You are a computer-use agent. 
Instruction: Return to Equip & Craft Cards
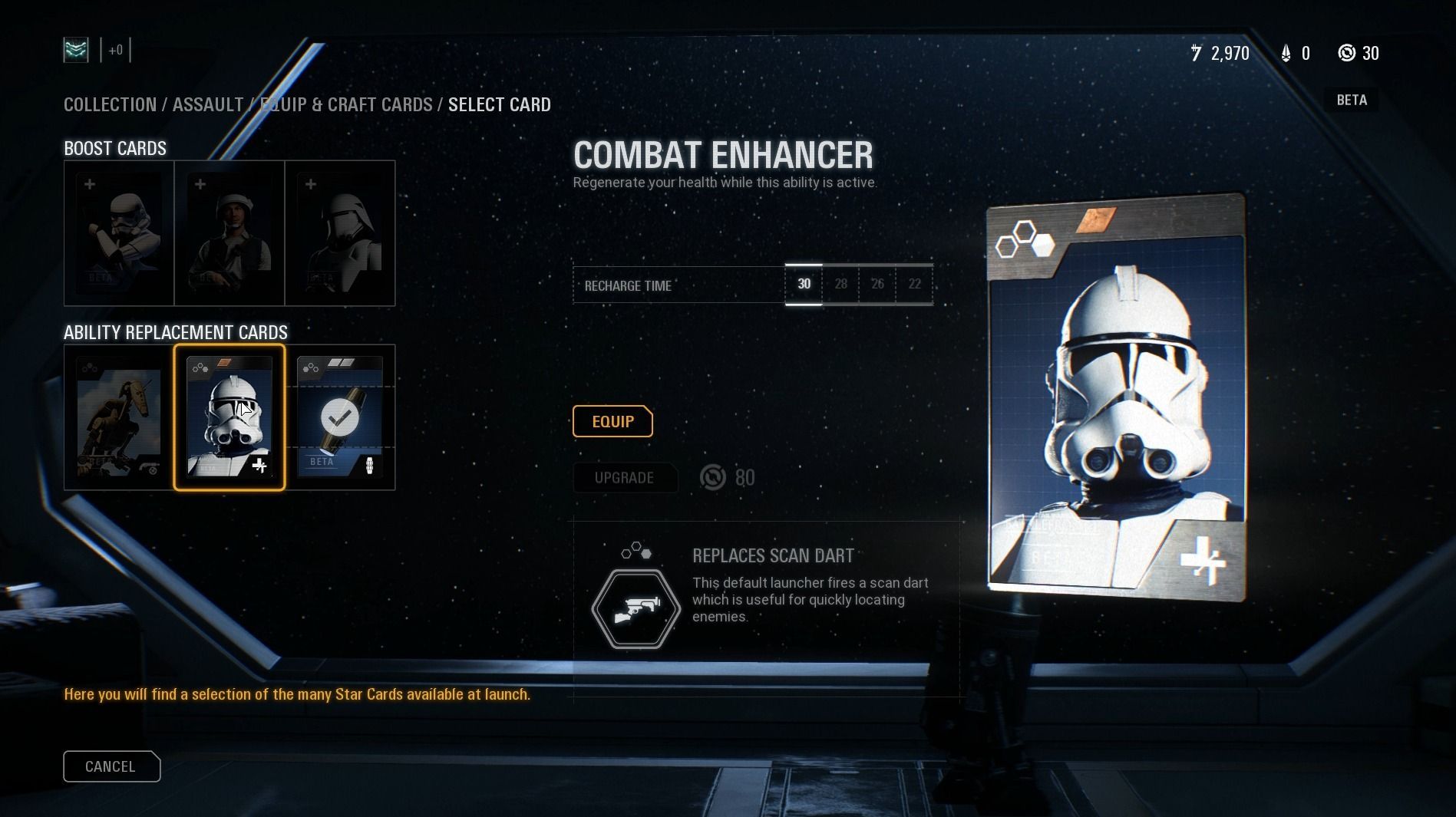coord(346,104)
